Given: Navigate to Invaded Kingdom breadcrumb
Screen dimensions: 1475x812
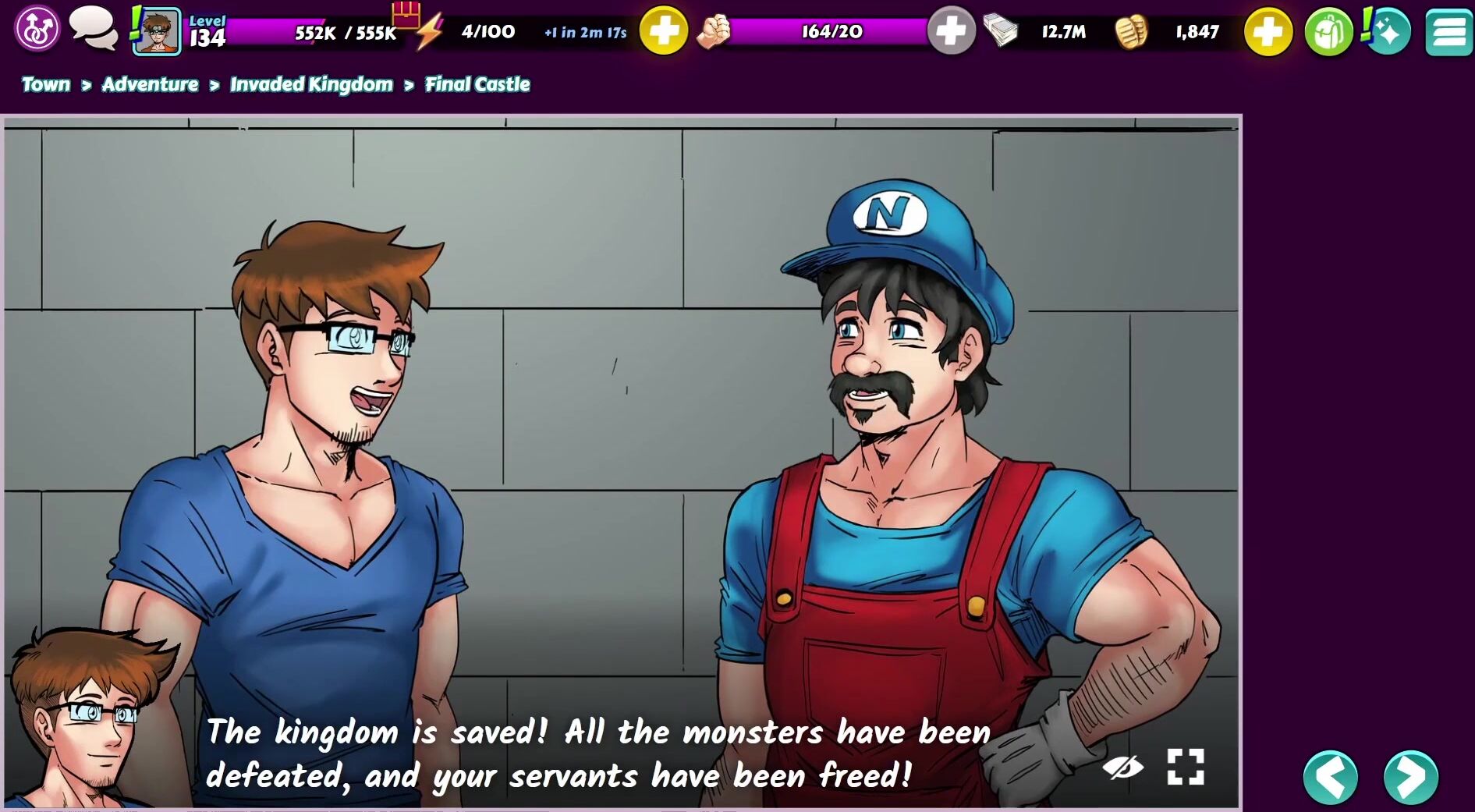Looking at the screenshot, I should pyautogui.click(x=311, y=84).
